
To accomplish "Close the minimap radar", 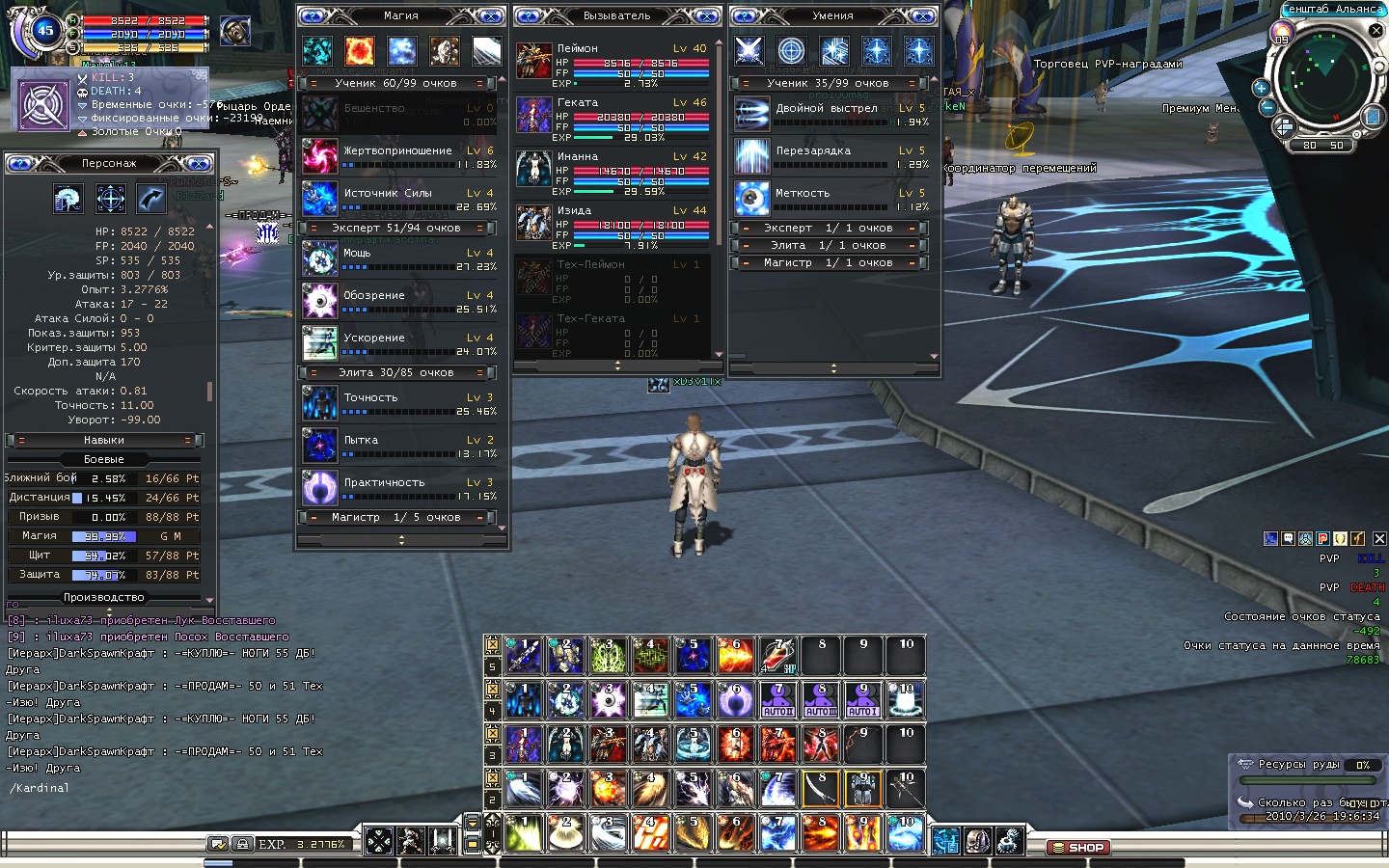I will point(1376,31).
